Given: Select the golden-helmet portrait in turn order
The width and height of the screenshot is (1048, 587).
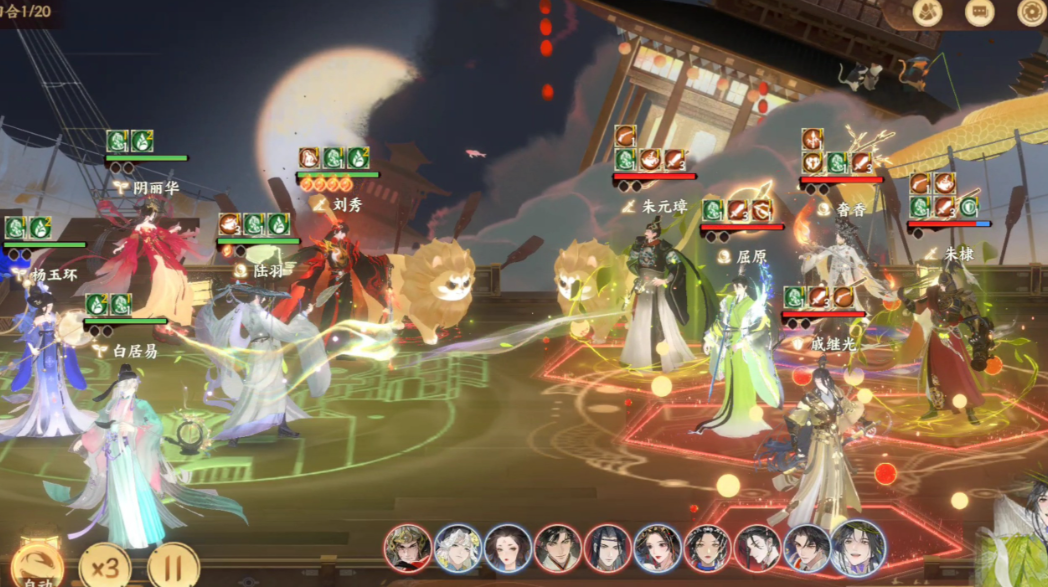Looking at the screenshot, I should pos(408,548).
